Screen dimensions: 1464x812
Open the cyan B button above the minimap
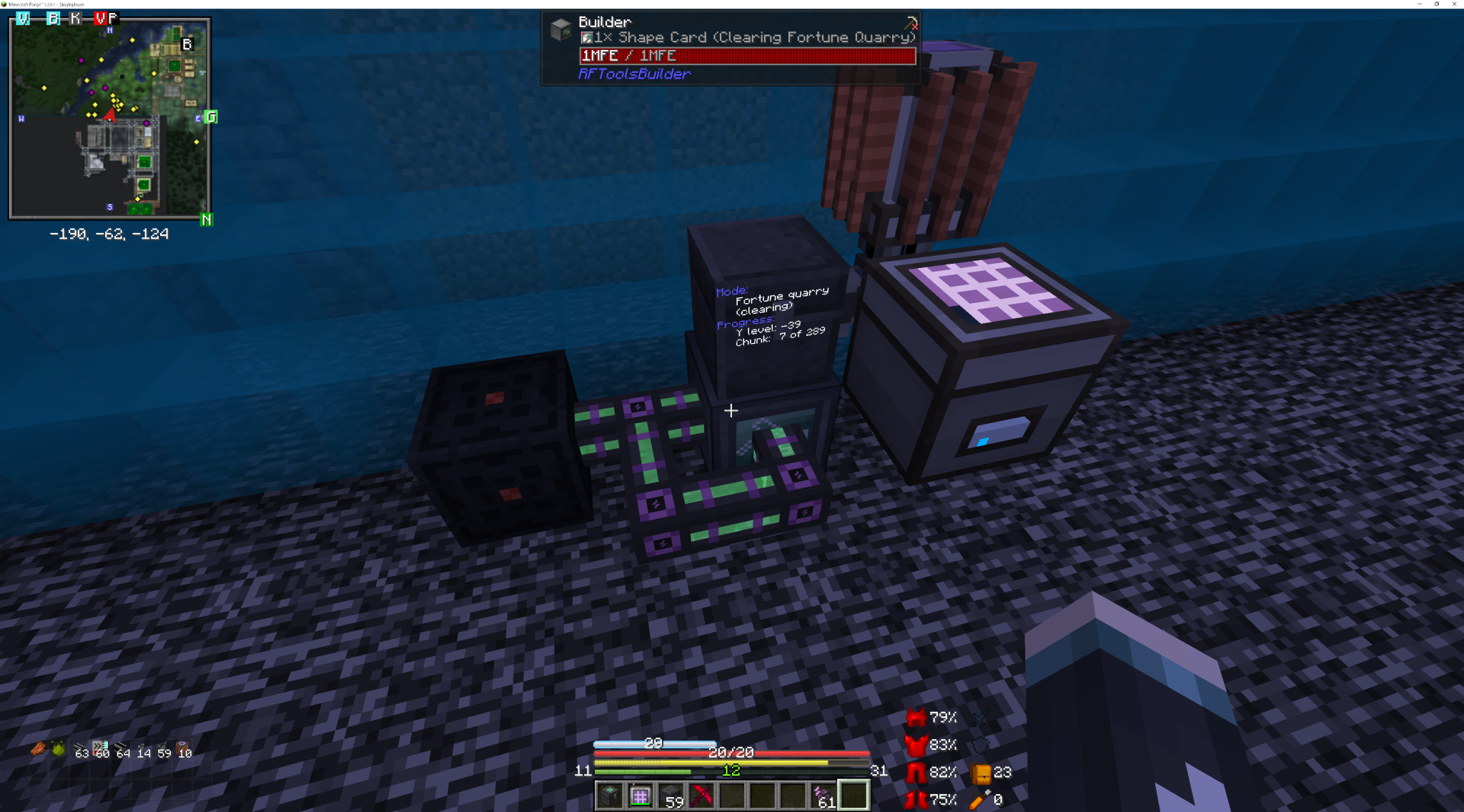click(x=53, y=19)
